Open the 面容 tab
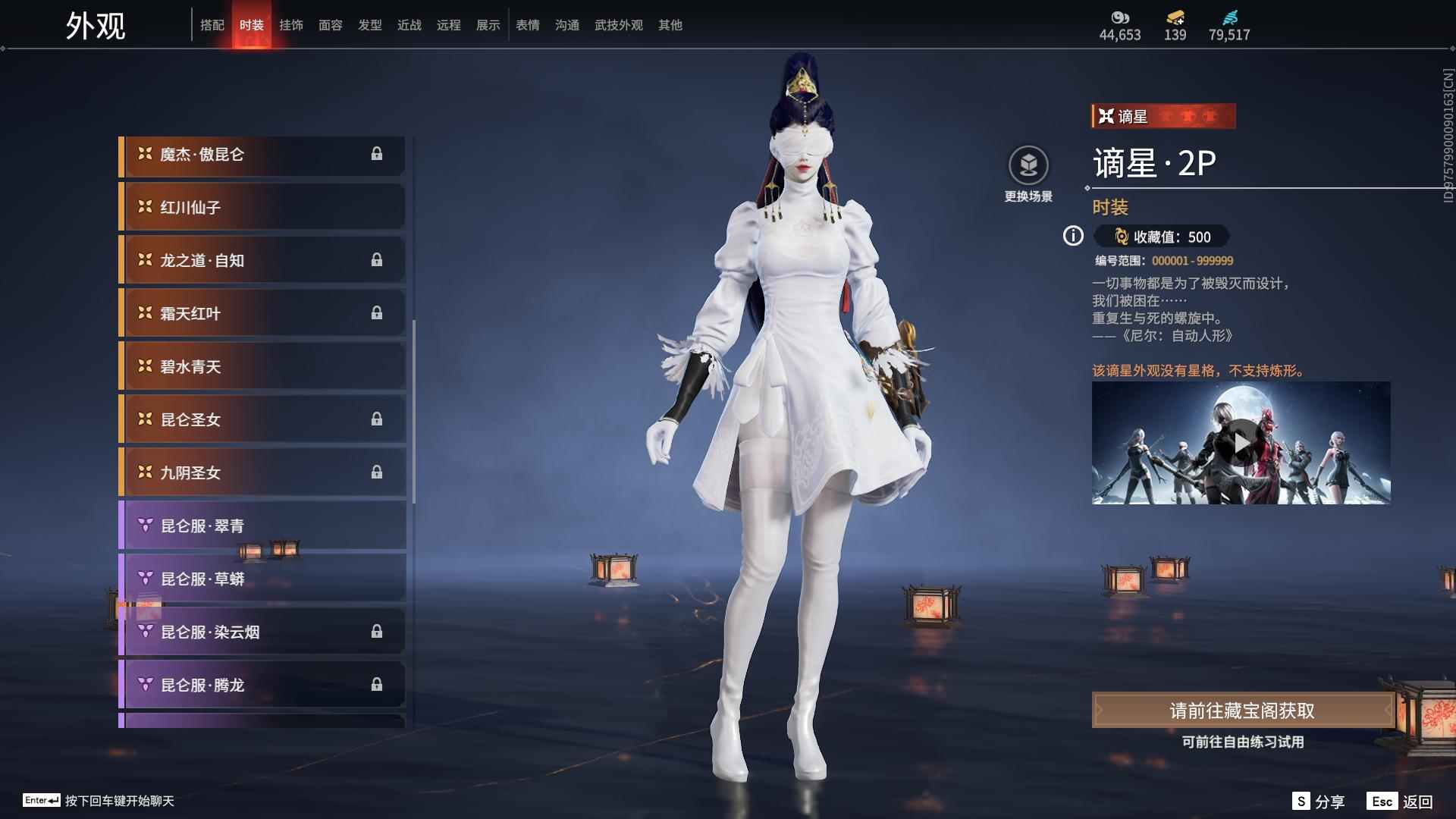The height and width of the screenshot is (819, 1456). point(331,24)
